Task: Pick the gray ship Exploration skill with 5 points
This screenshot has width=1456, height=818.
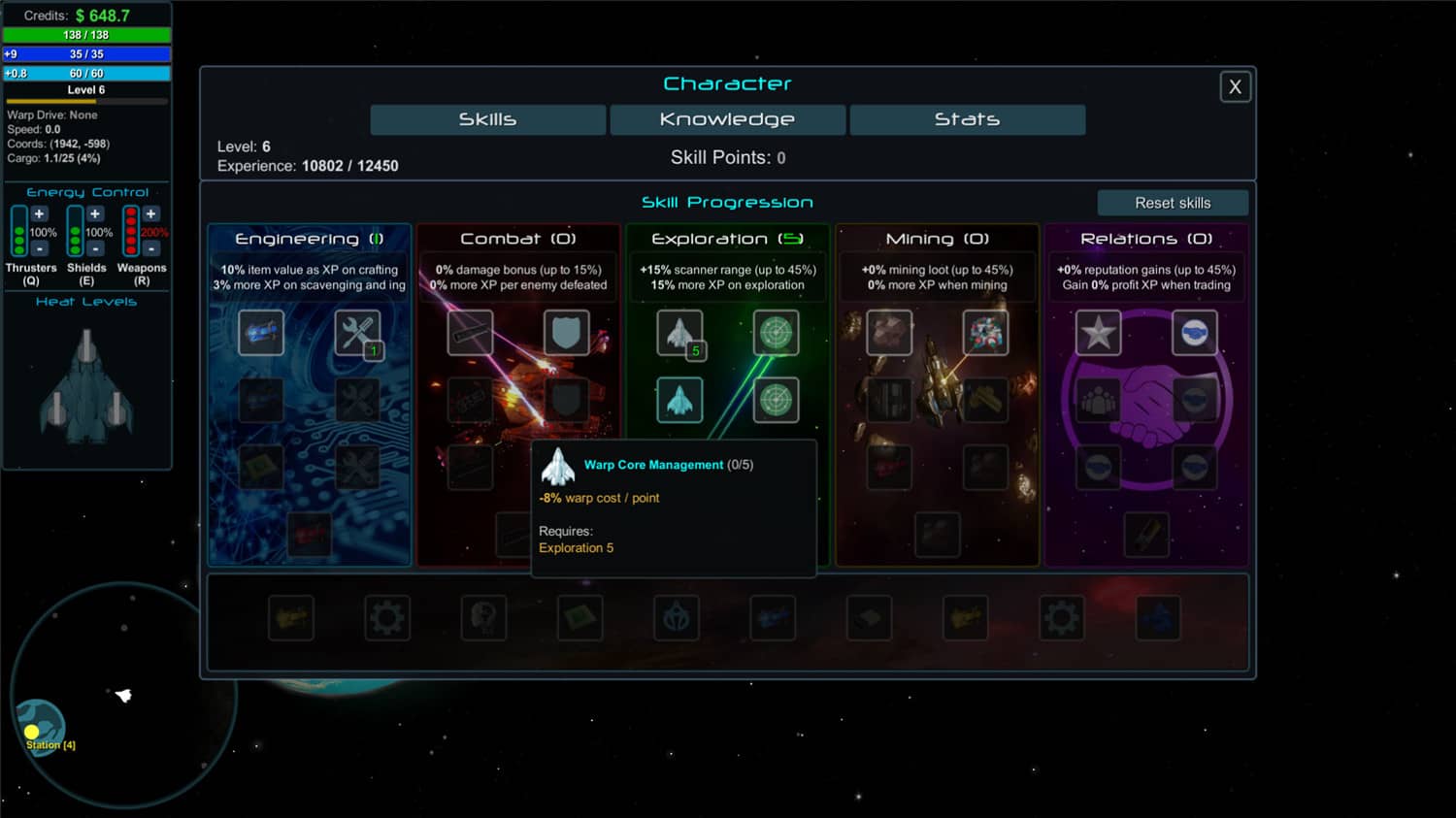Action: [679, 333]
